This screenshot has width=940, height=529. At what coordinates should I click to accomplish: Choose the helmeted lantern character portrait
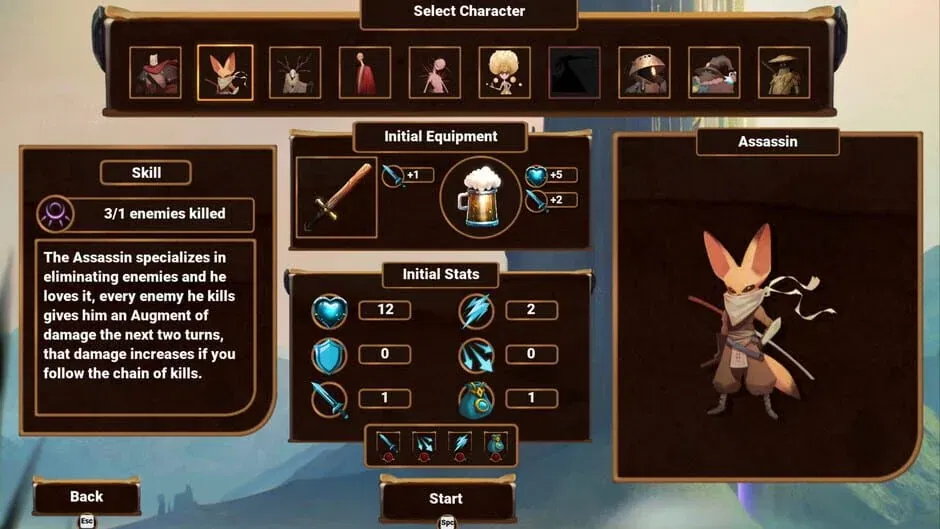644,73
